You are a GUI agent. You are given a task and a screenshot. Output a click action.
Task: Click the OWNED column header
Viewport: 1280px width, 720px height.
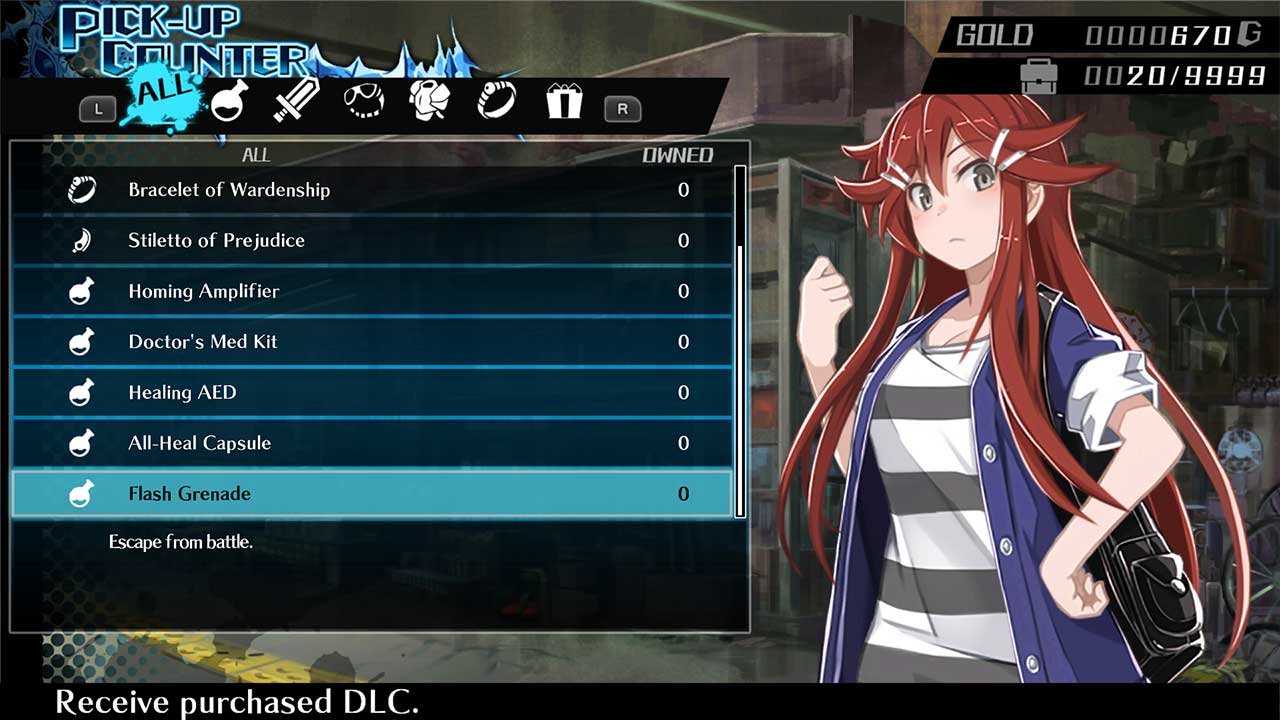(678, 155)
